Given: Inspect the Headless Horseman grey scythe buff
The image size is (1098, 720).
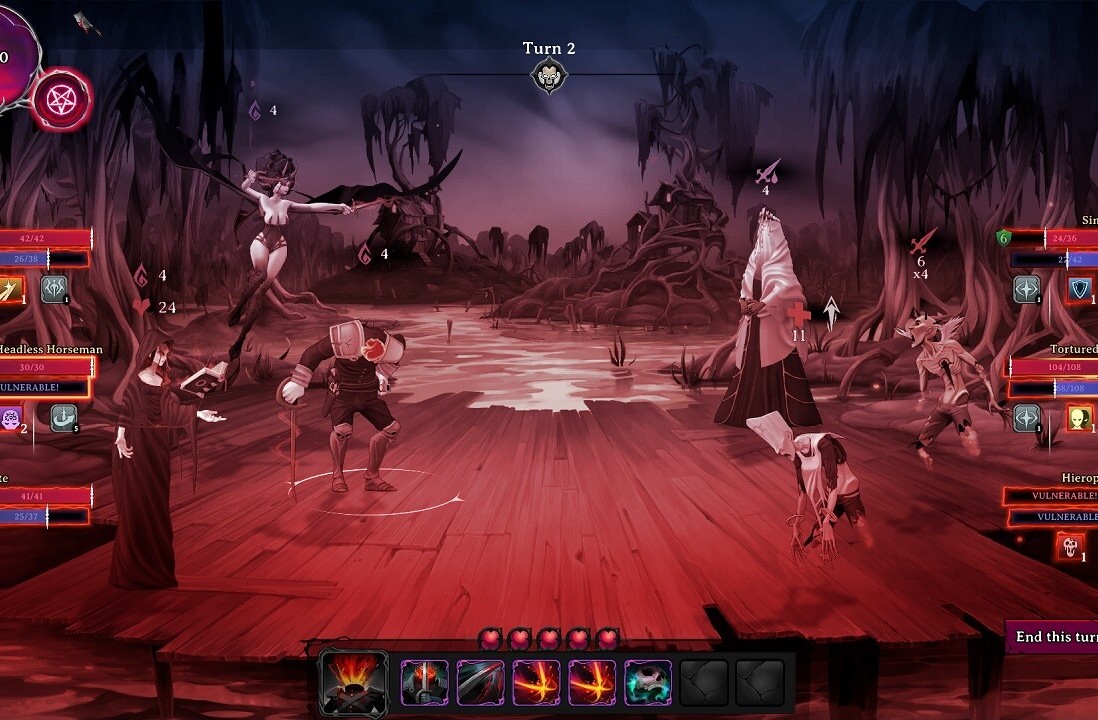Looking at the screenshot, I should pos(64,418).
